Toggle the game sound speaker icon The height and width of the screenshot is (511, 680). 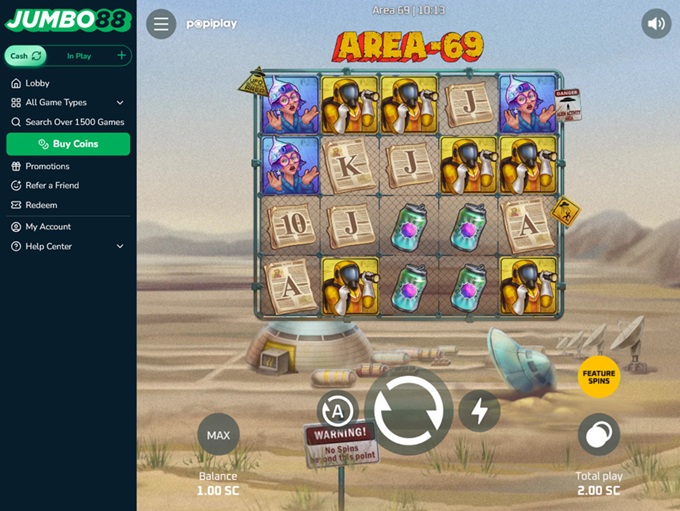click(656, 24)
